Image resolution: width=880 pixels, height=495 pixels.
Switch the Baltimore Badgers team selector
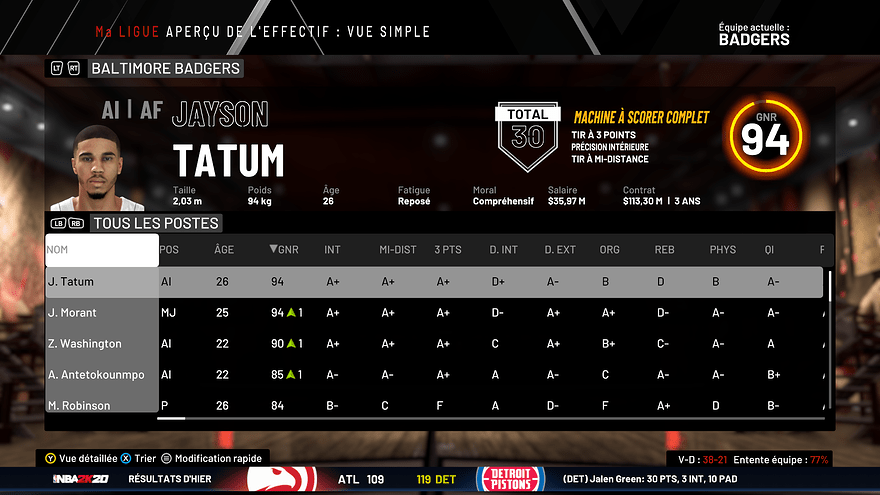click(x=164, y=69)
